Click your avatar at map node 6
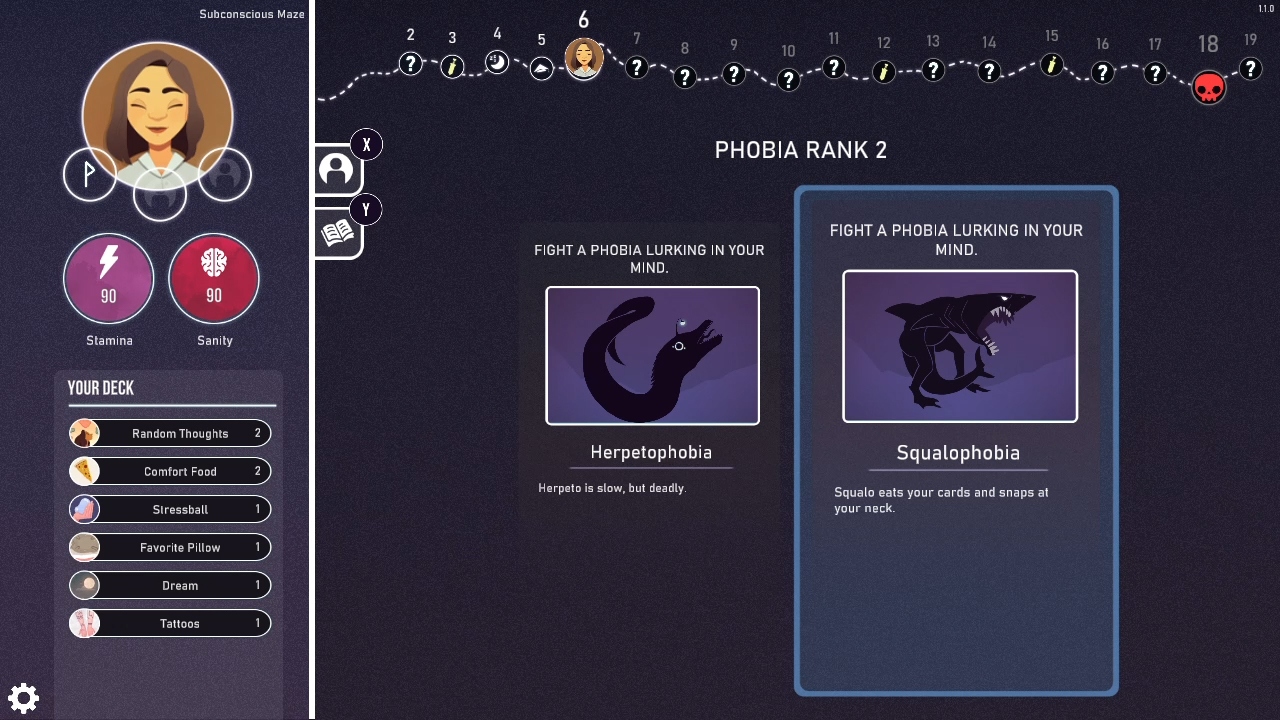 point(584,58)
